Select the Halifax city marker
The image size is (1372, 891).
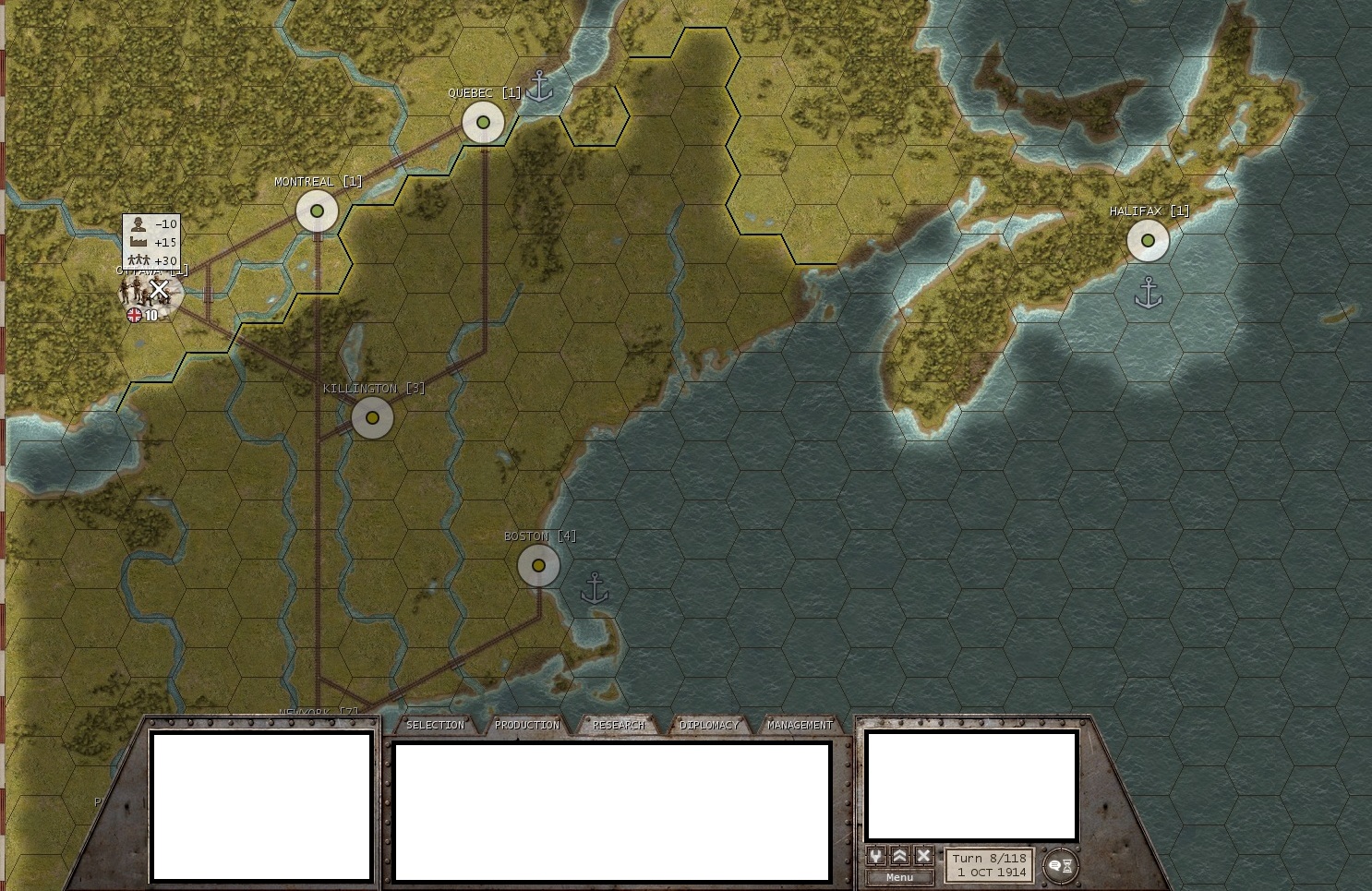[x=1148, y=240]
